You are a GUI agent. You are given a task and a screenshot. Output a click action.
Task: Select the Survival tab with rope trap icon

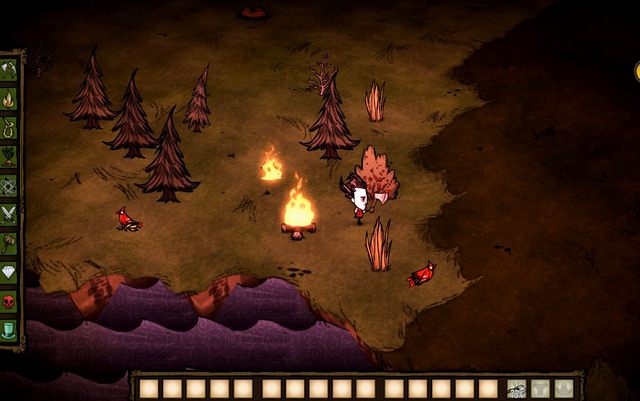coord(9,127)
